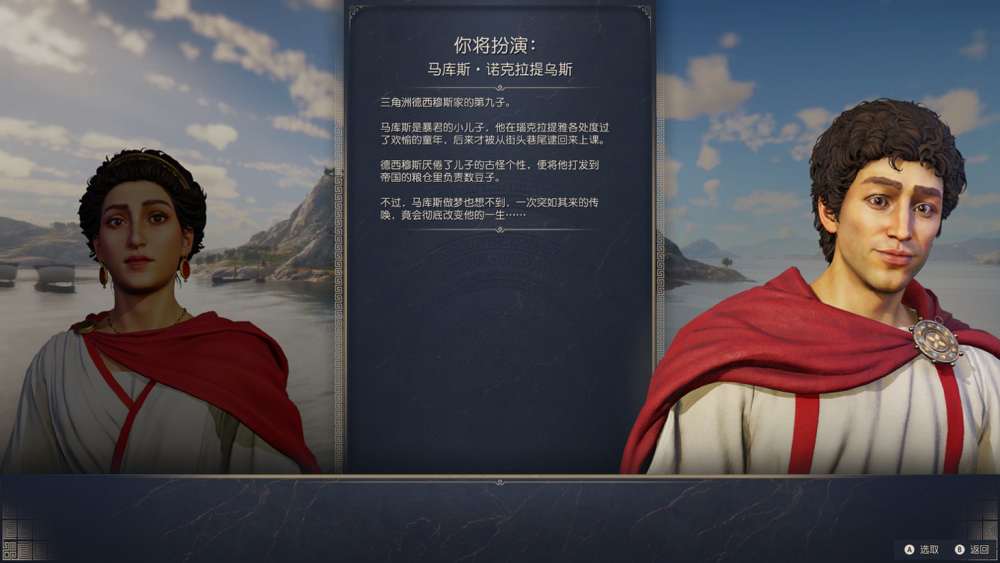Choose the female character with gold earrings
Screen dimensions: 1000x563
click(x=145, y=300)
